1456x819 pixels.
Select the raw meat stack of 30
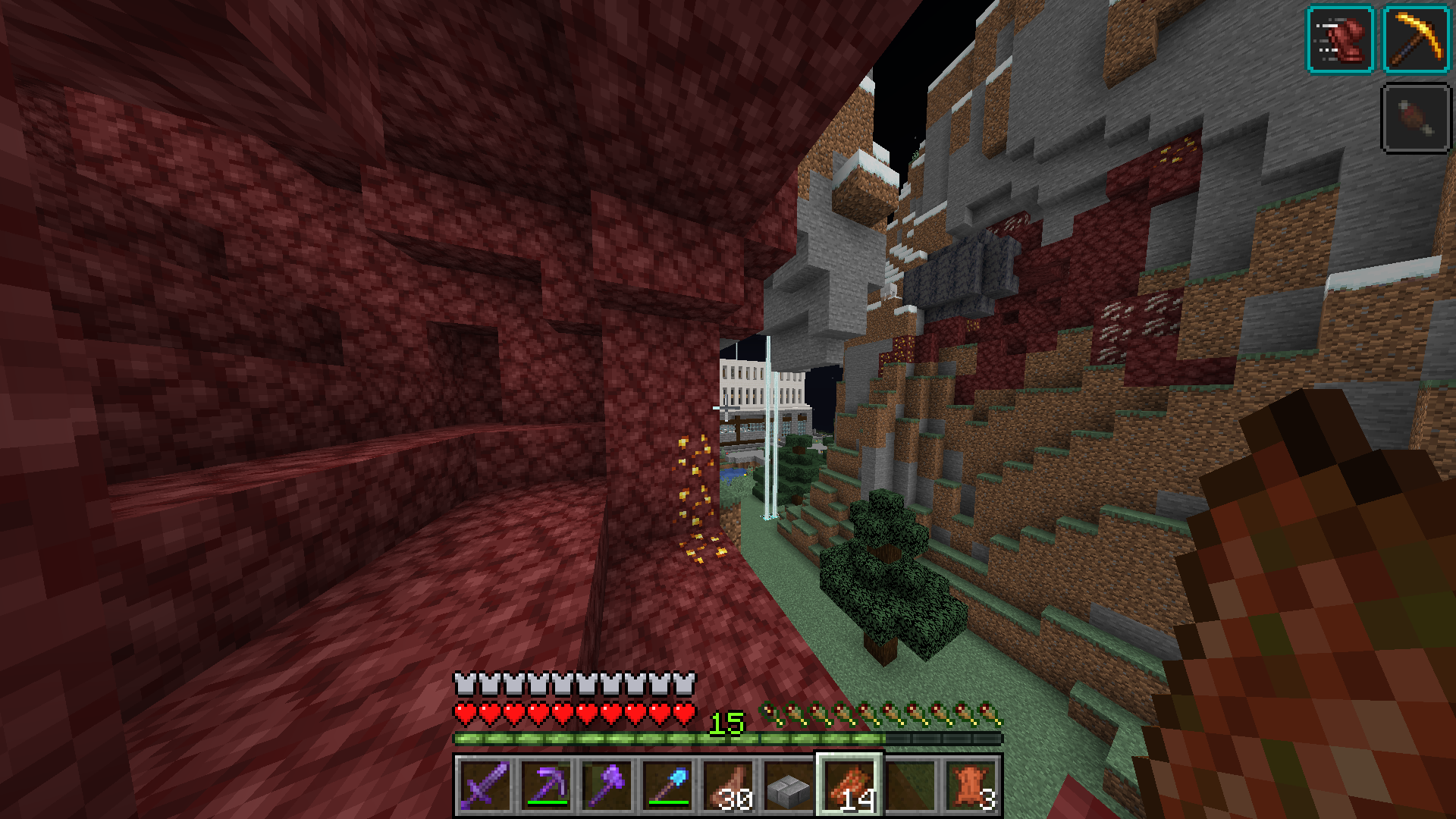tap(728, 785)
